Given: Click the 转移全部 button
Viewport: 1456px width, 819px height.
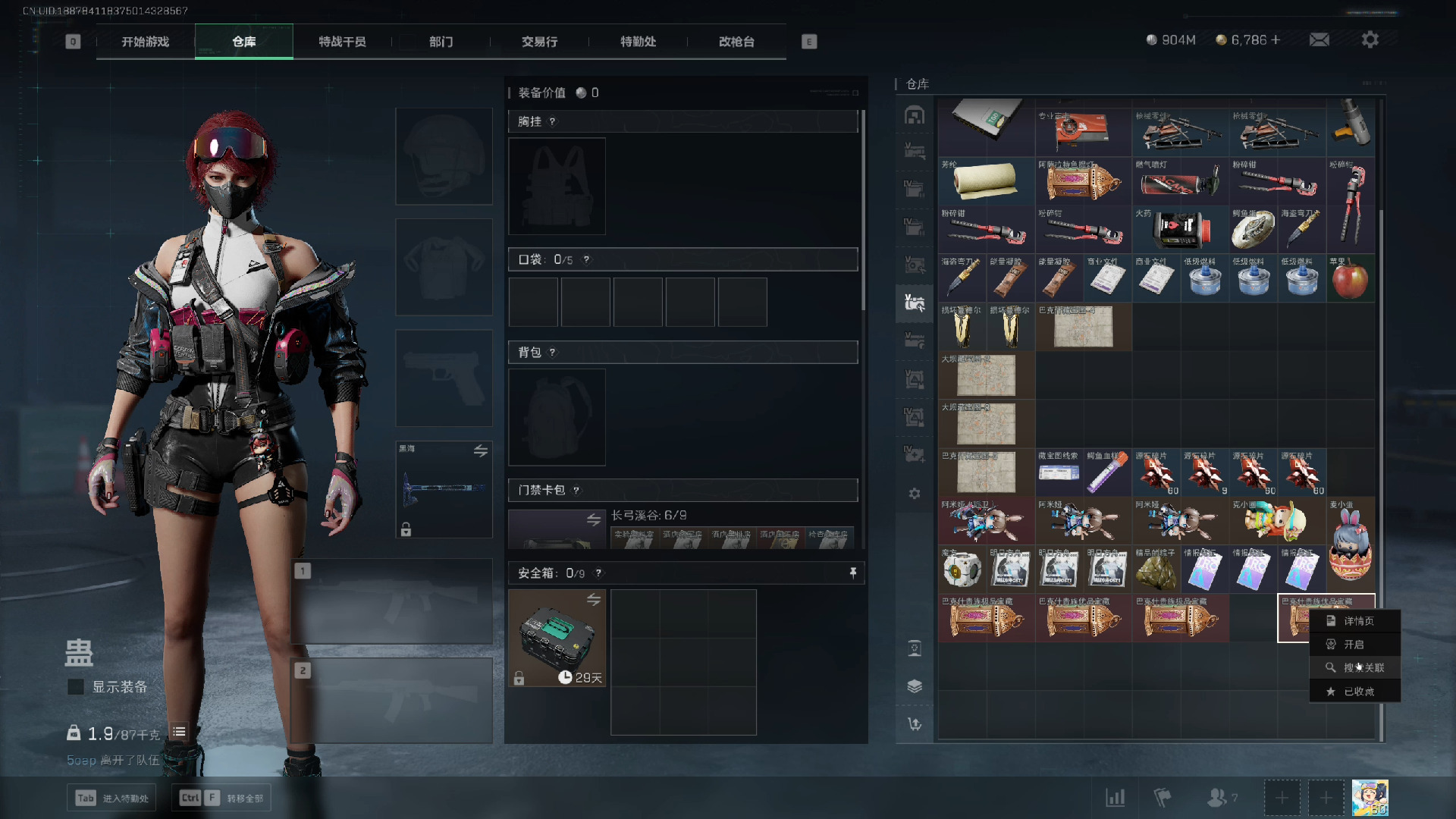Looking at the screenshot, I should (222, 798).
